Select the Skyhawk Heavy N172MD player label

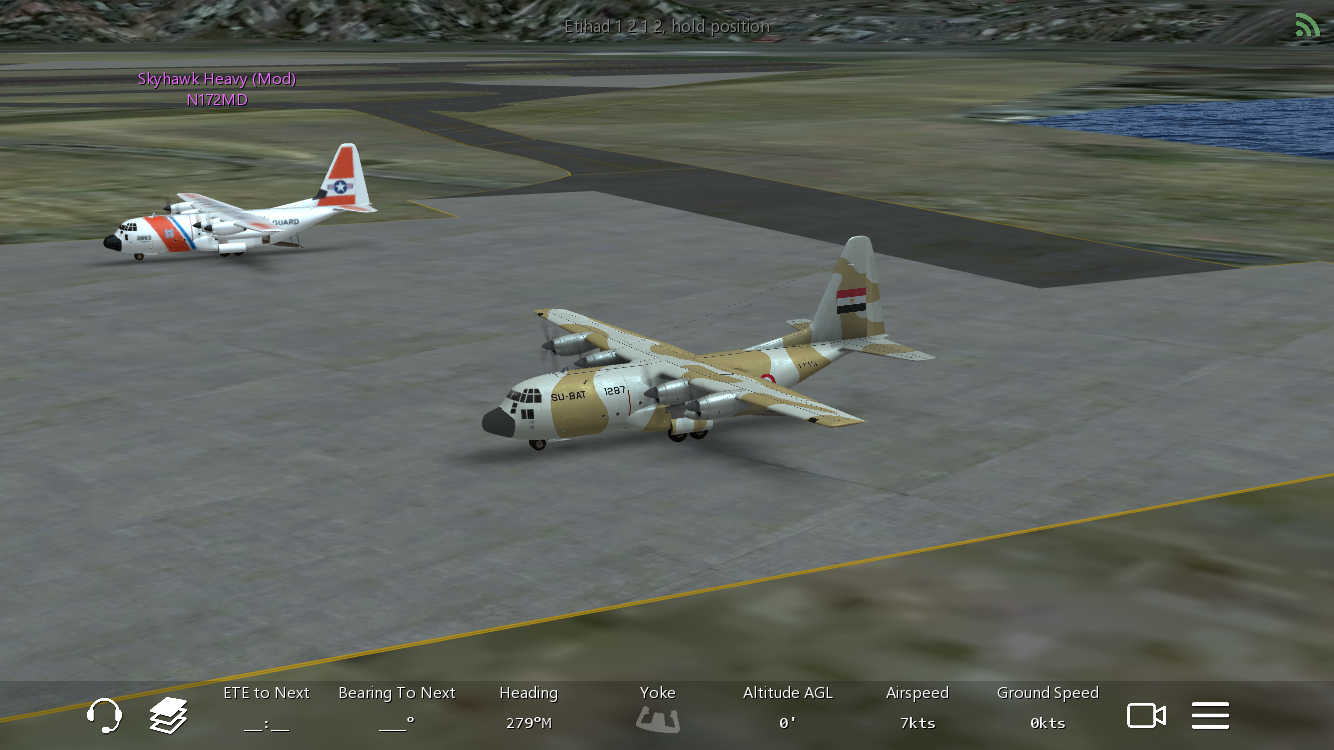click(x=217, y=89)
